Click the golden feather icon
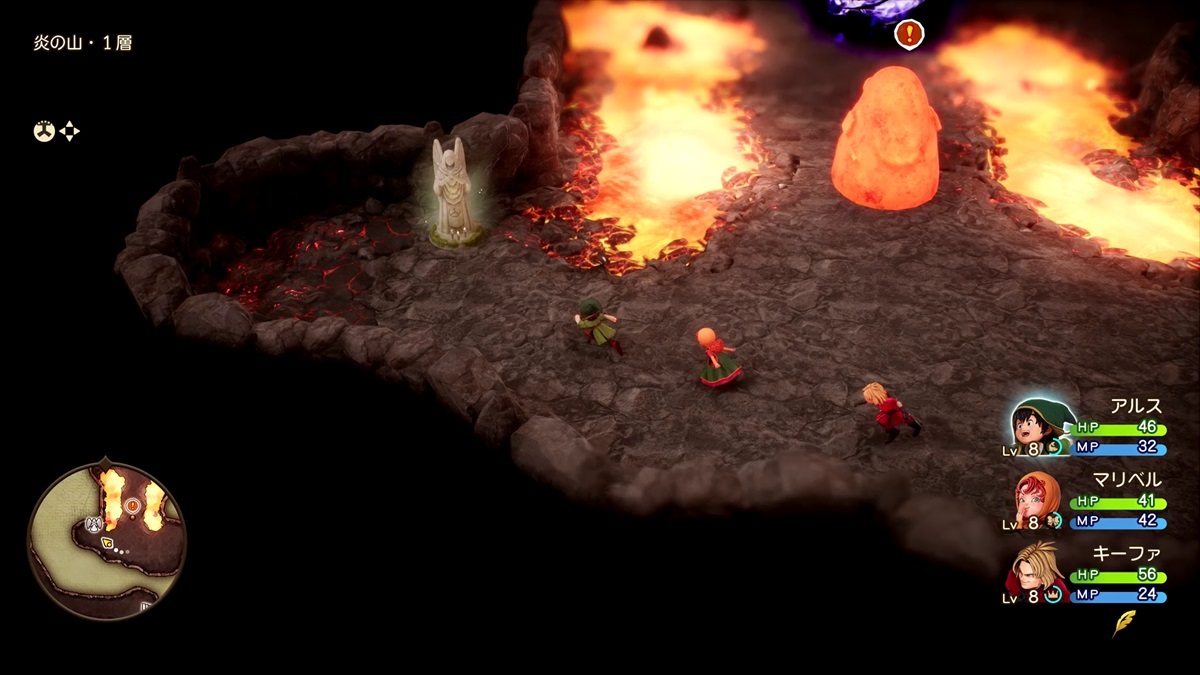 1125,623
